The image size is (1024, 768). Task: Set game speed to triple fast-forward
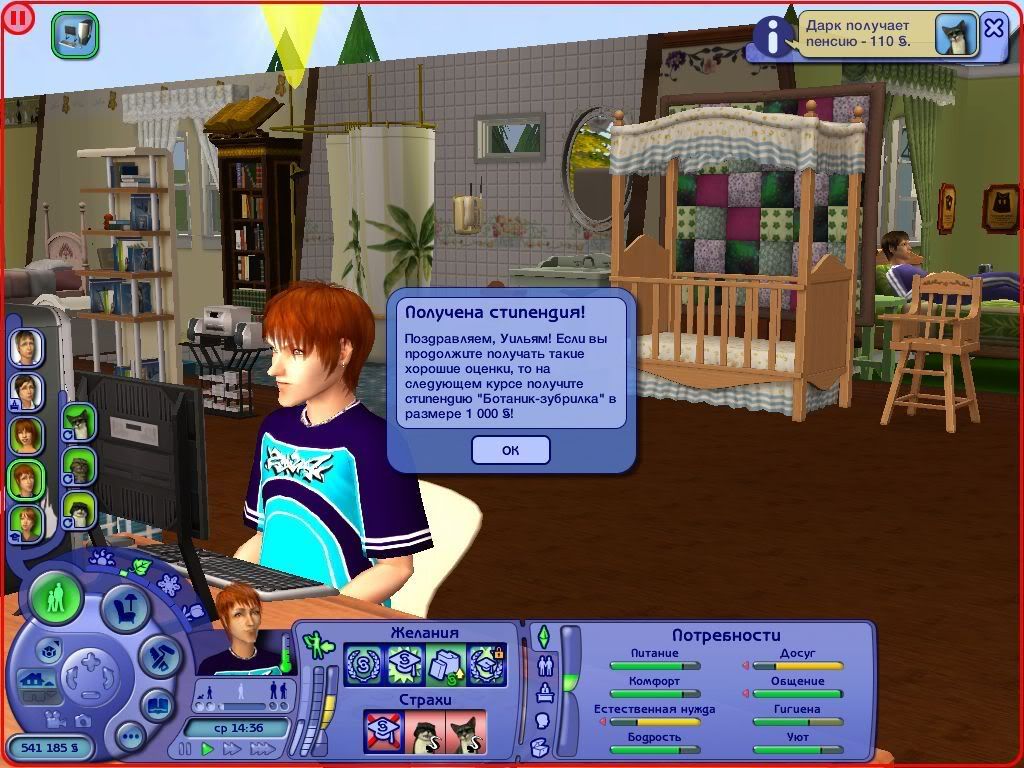(x=263, y=748)
